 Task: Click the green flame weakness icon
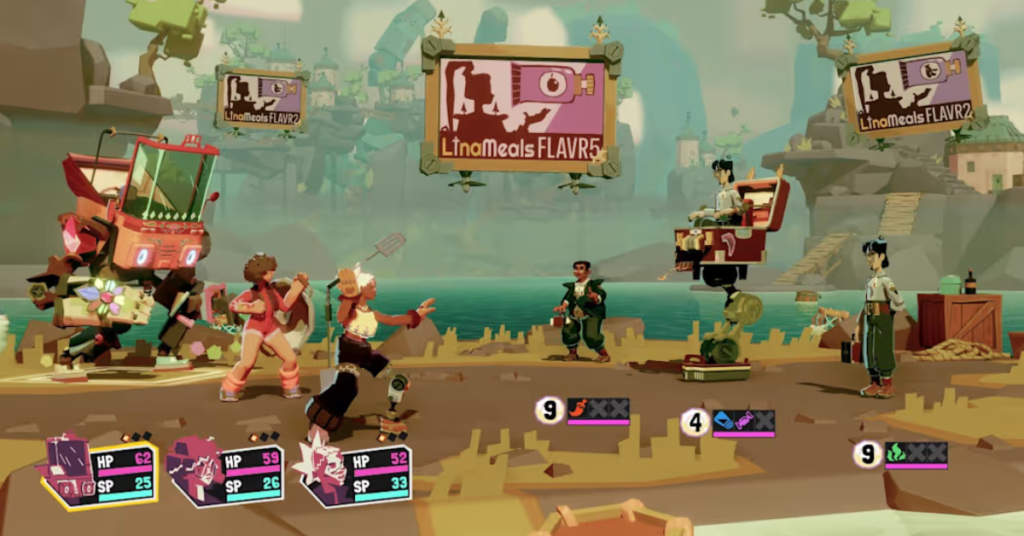click(x=895, y=453)
